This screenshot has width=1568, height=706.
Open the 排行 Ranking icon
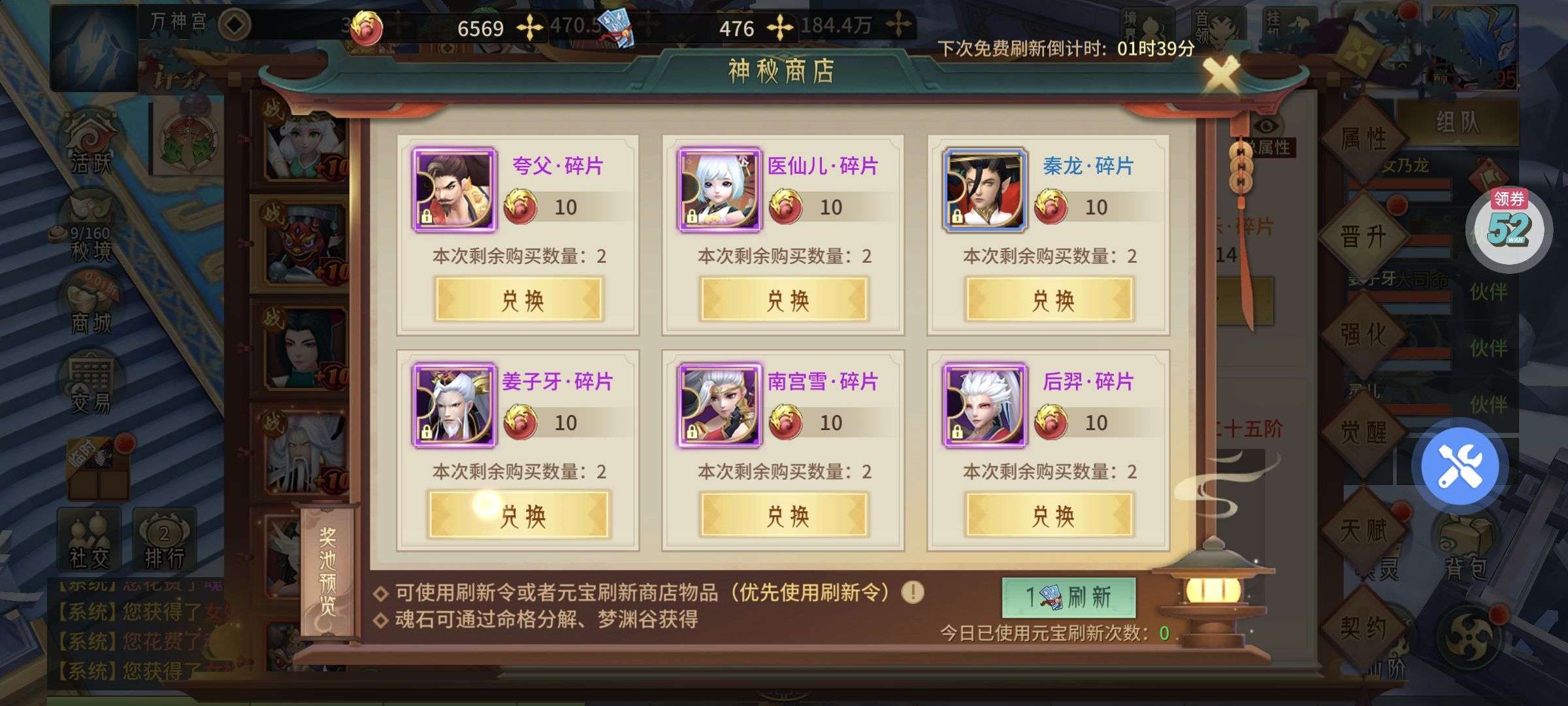tap(163, 537)
